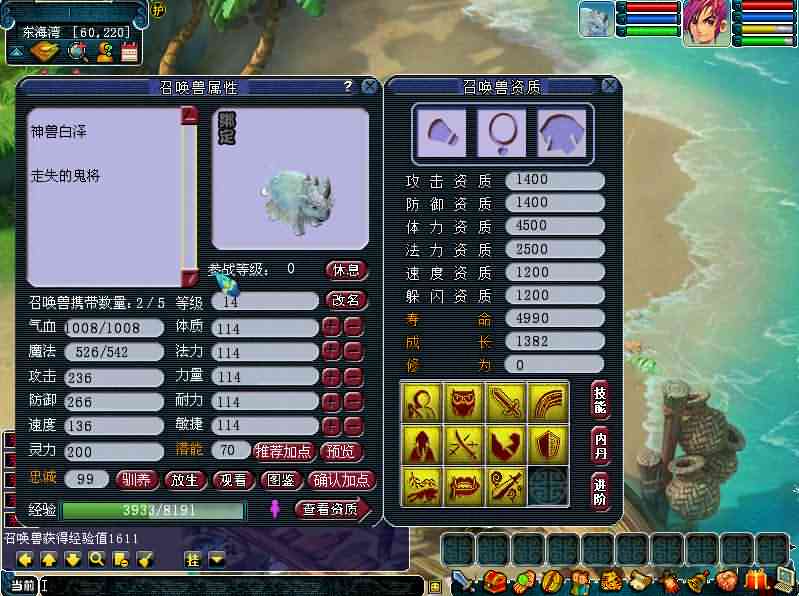Choose 推荐加点 recommended point allocation
The width and height of the screenshot is (799, 596).
click(284, 451)
